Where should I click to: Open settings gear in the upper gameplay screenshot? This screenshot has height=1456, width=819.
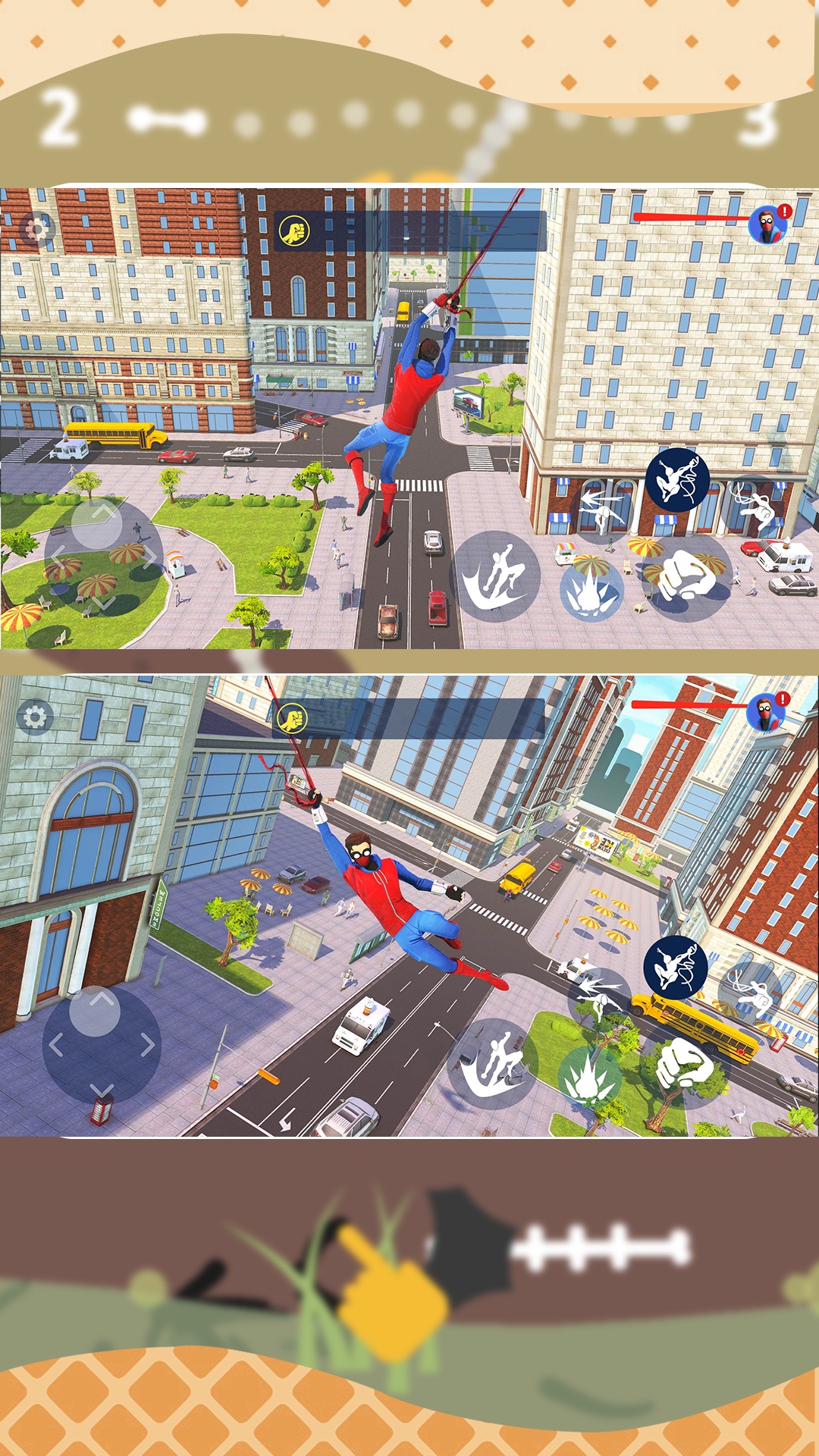(36, 227)
